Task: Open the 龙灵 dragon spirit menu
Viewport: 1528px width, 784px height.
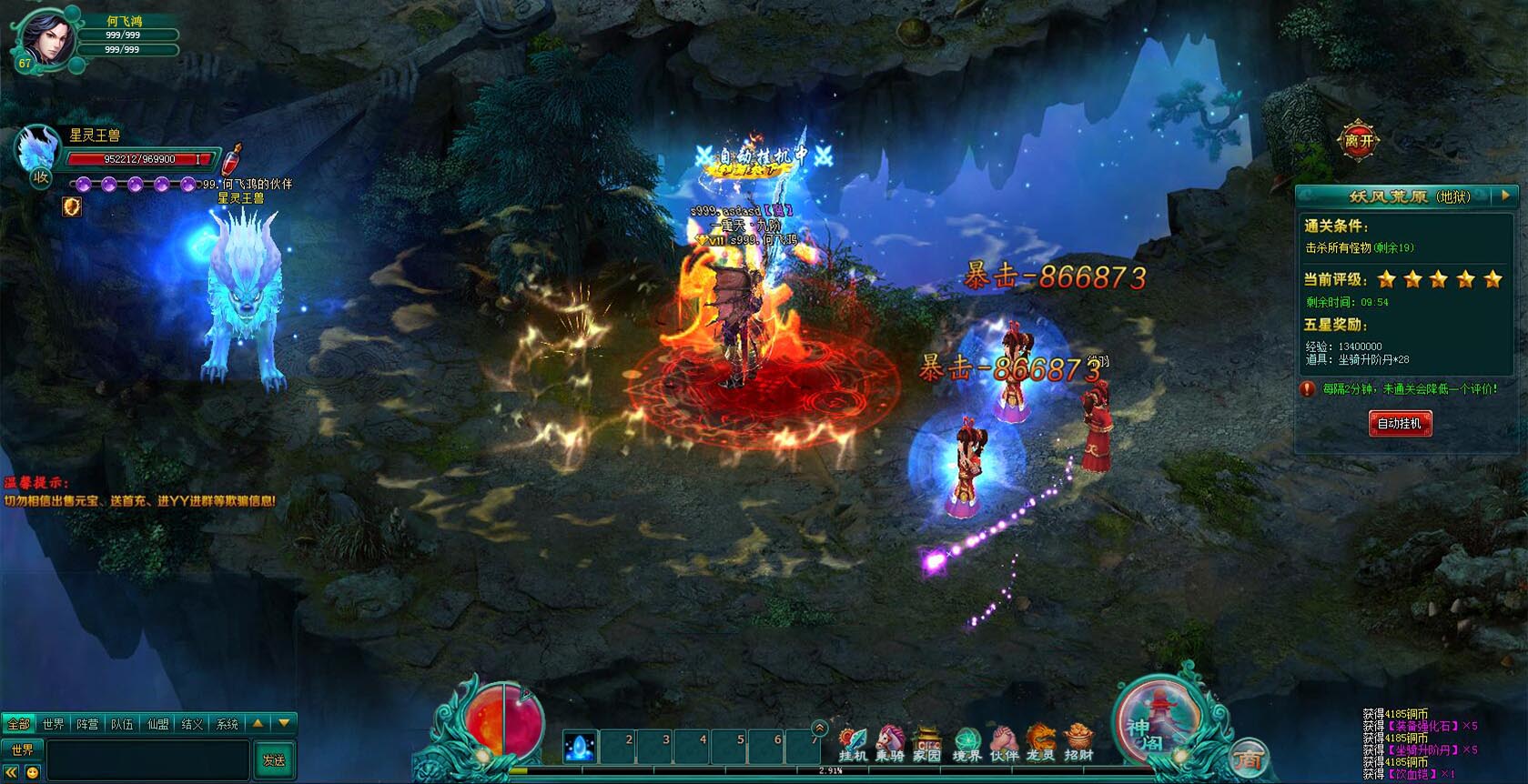Action: pyautogui.click(x=1040, y=743)
